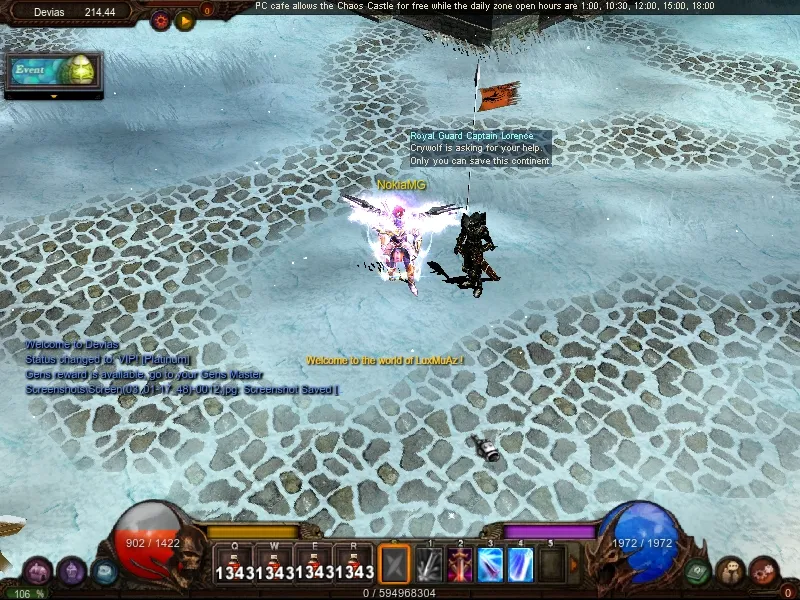Screen dimensions: 800x600
Task: Activate the blue slash skill in slot 3
Action: pos(490,564)
